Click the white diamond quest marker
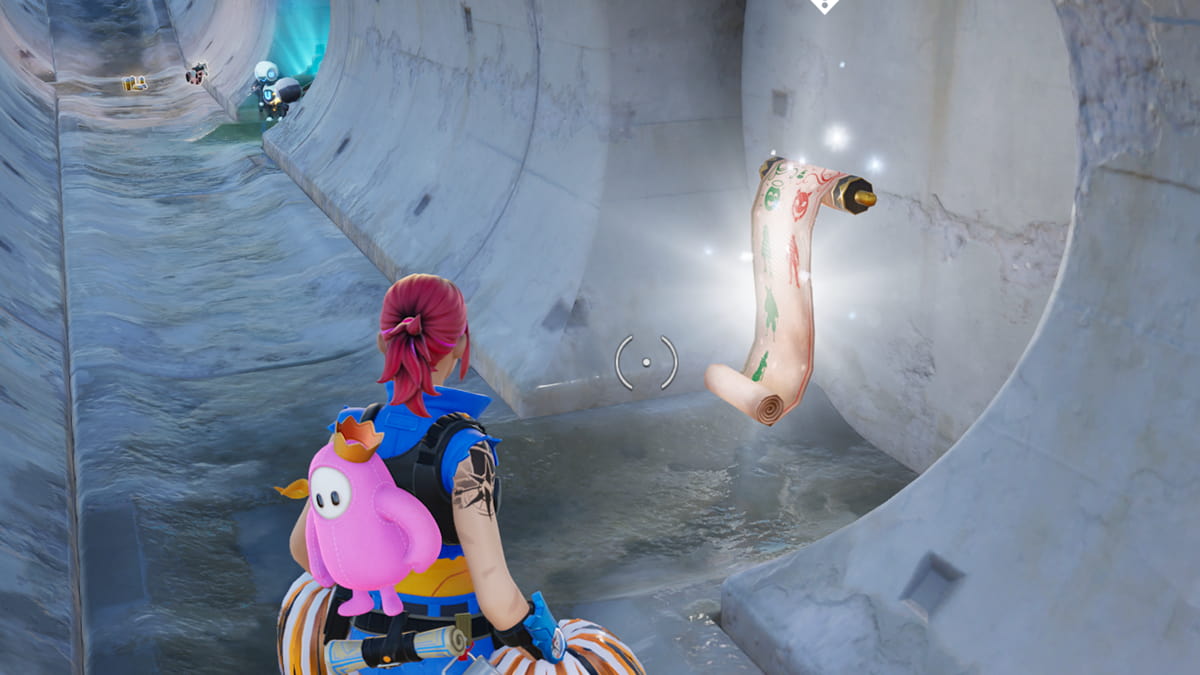This screenshot has width=1200, height=675. click(823, 5)
